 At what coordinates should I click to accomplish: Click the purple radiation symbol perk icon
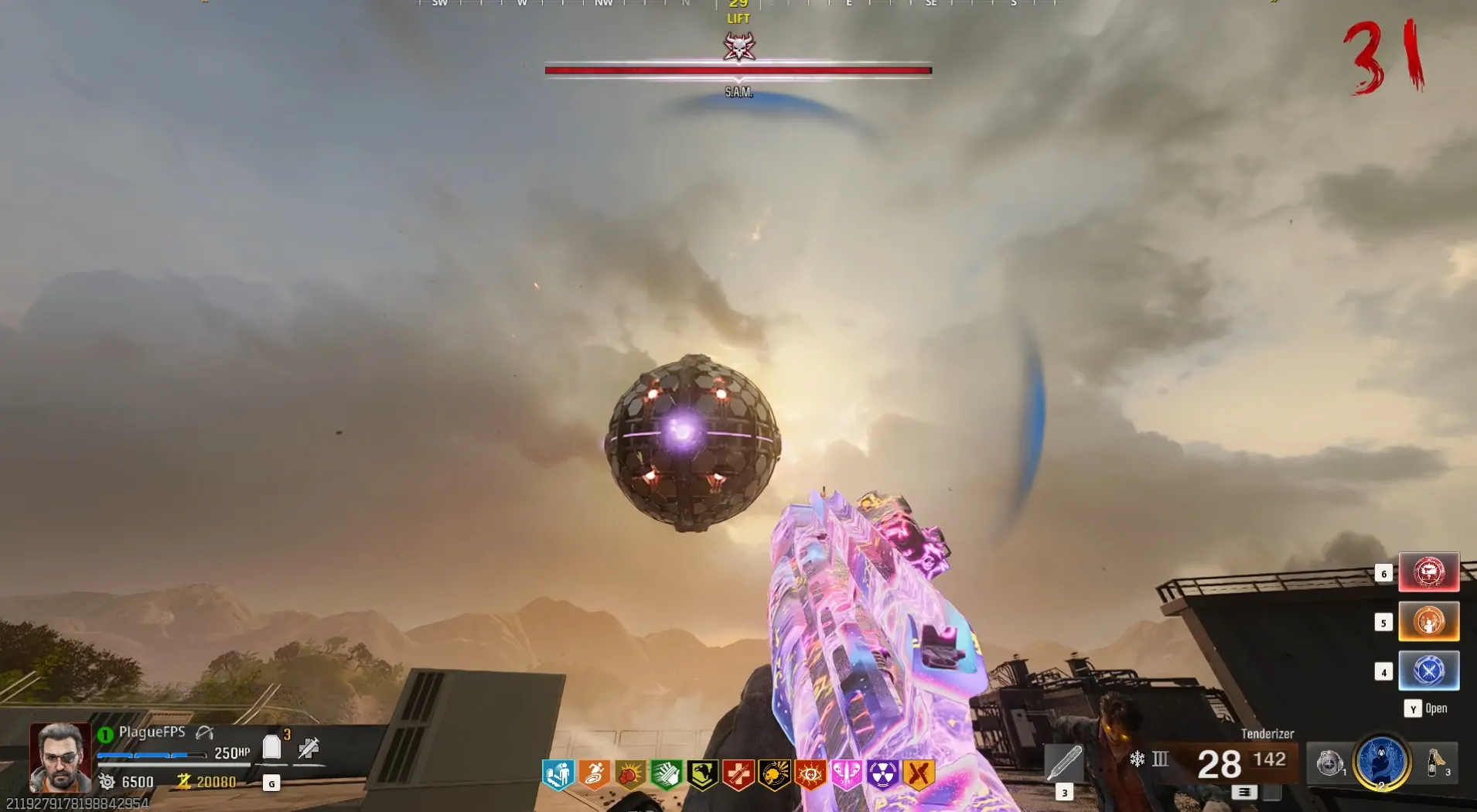point(882,774)
